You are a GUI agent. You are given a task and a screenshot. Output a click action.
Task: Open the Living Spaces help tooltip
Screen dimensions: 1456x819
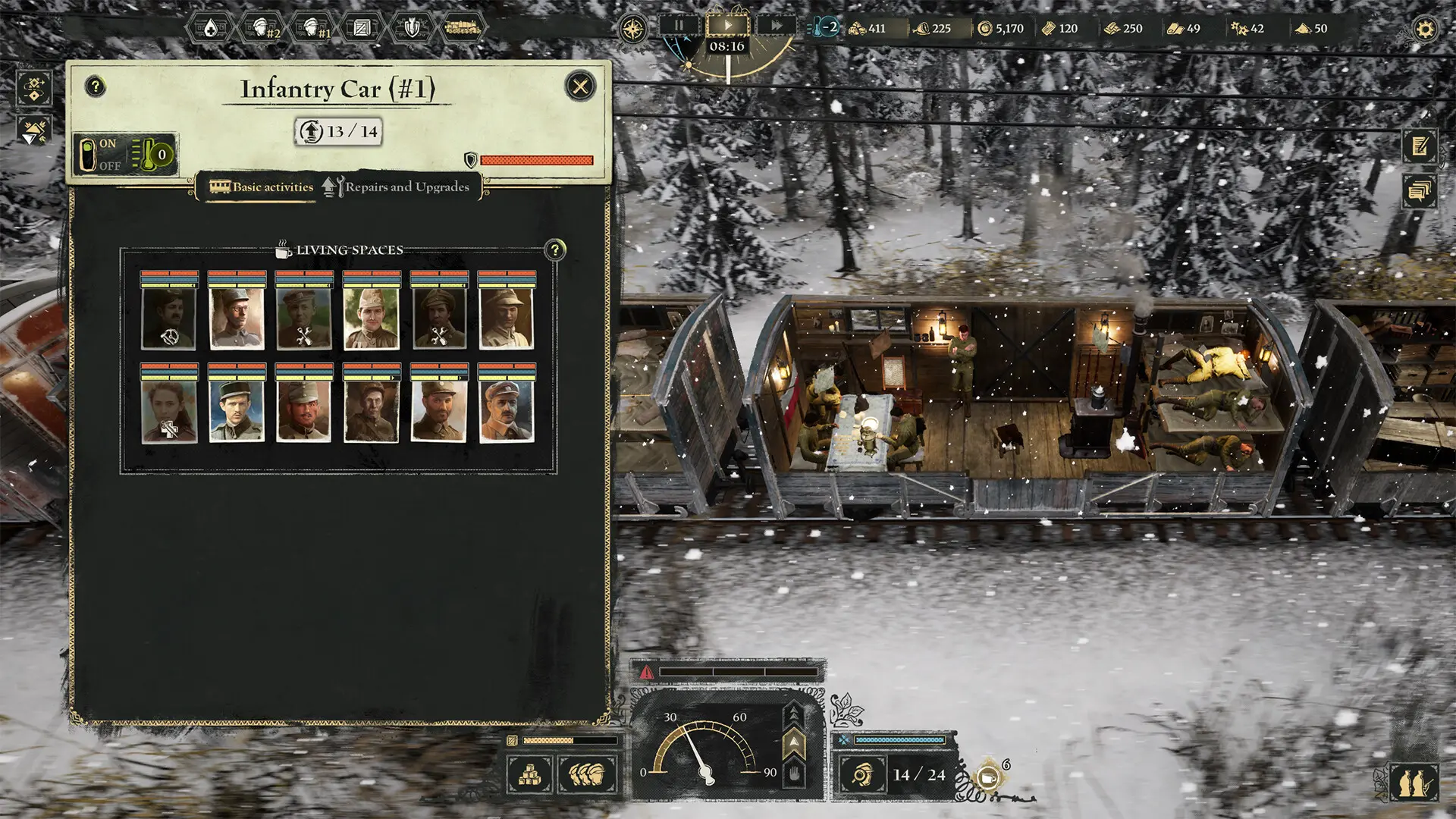pos(555,249)
